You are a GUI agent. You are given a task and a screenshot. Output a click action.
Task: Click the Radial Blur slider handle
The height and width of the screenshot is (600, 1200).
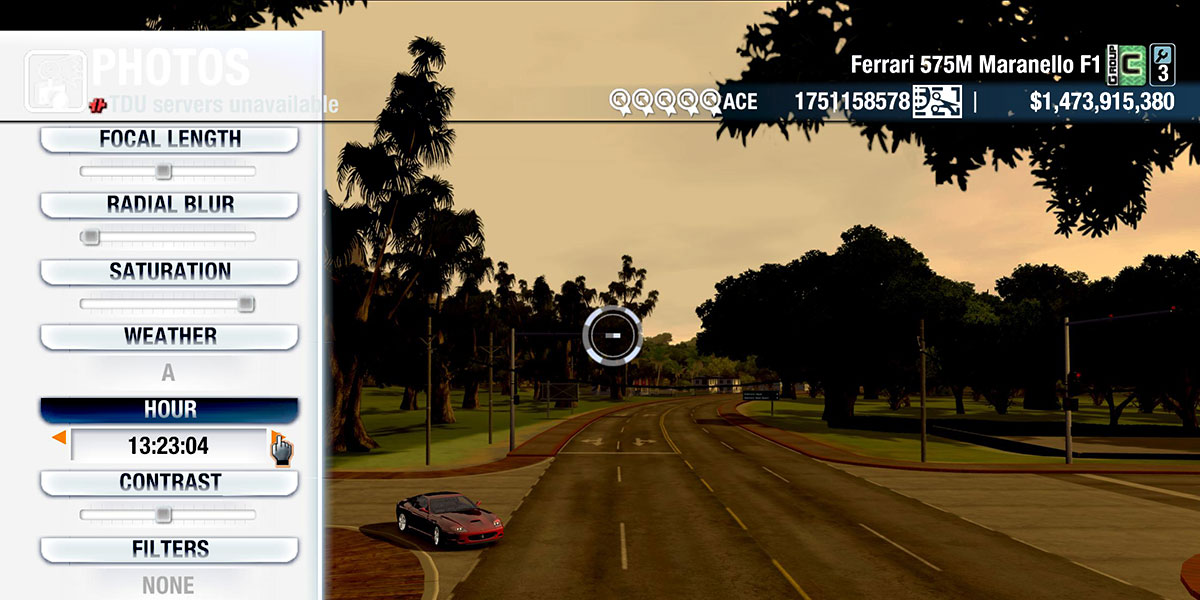click(x=91, y=237)
